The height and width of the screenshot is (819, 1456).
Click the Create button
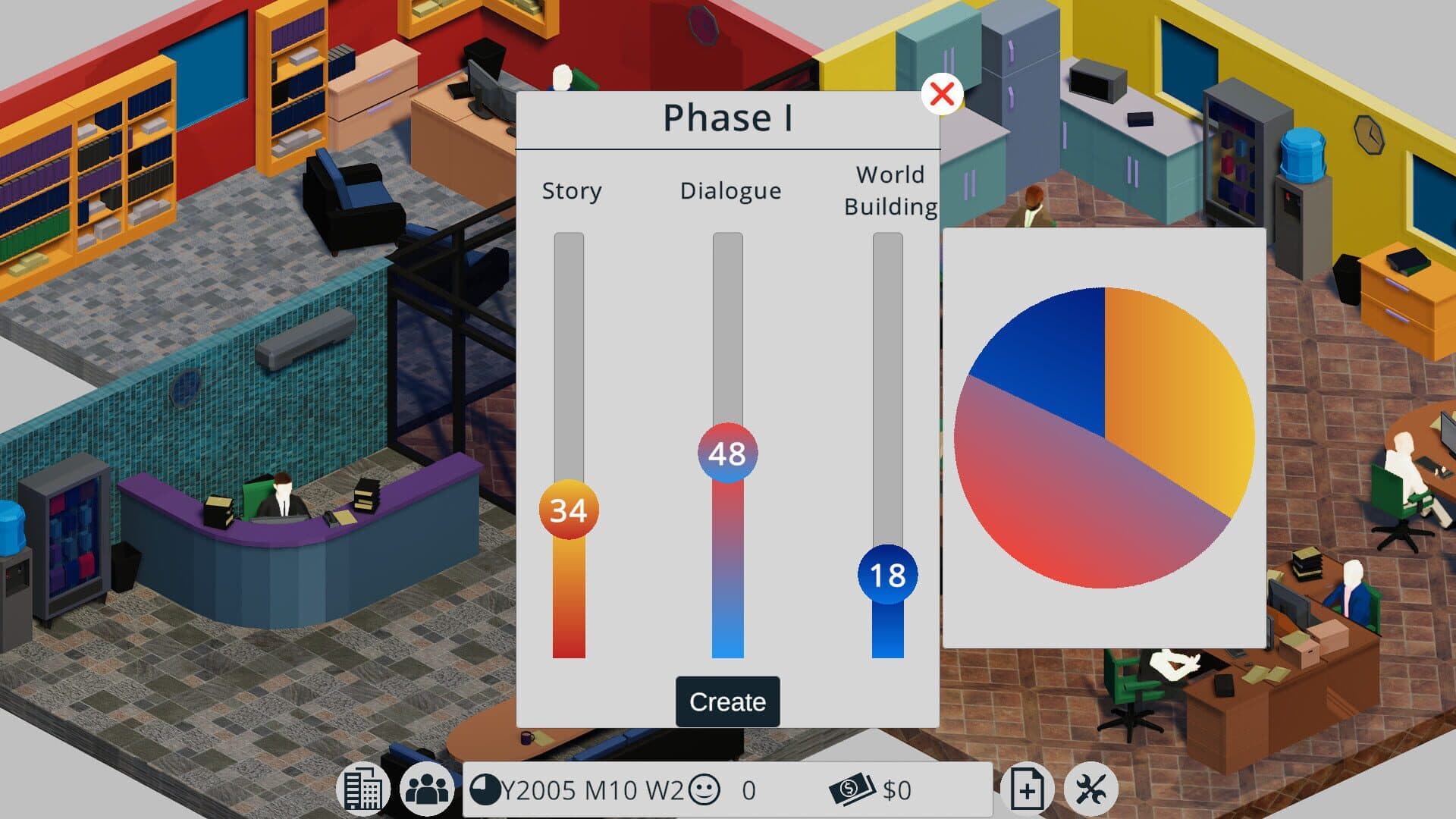coord(727,701)
